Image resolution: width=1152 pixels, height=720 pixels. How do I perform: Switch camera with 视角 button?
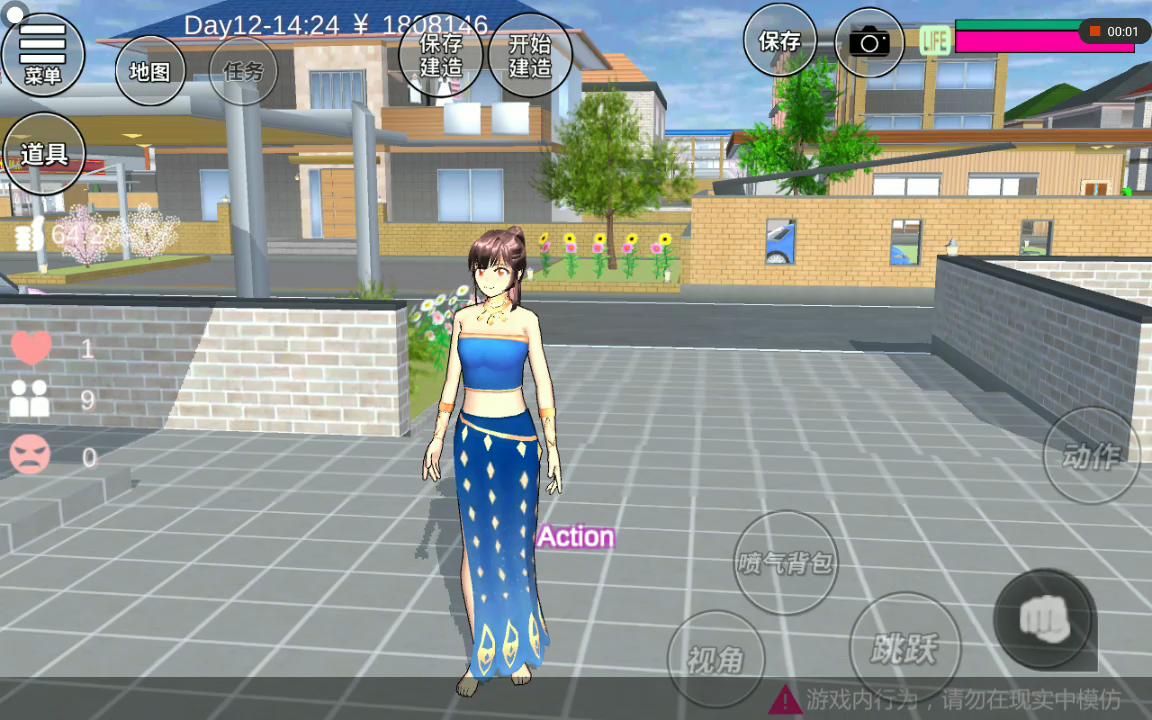tap(716, 659)
